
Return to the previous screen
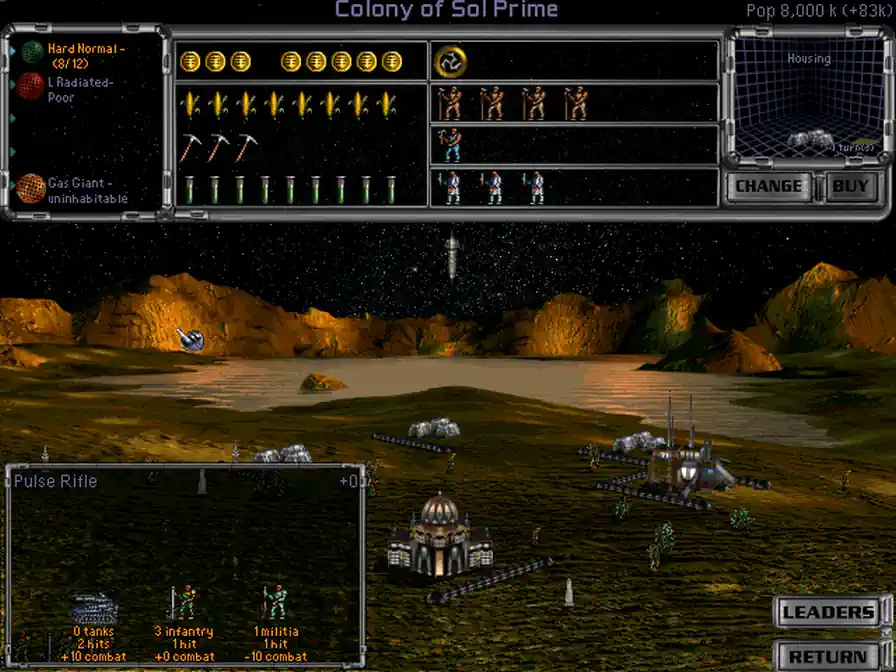[x=828, y=656]
